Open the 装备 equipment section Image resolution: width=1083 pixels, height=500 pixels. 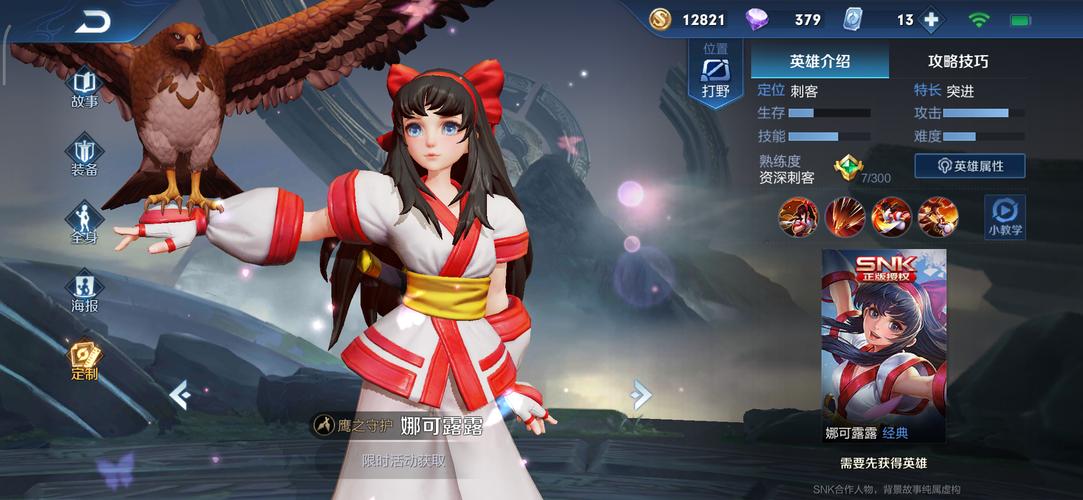(85, 156)
